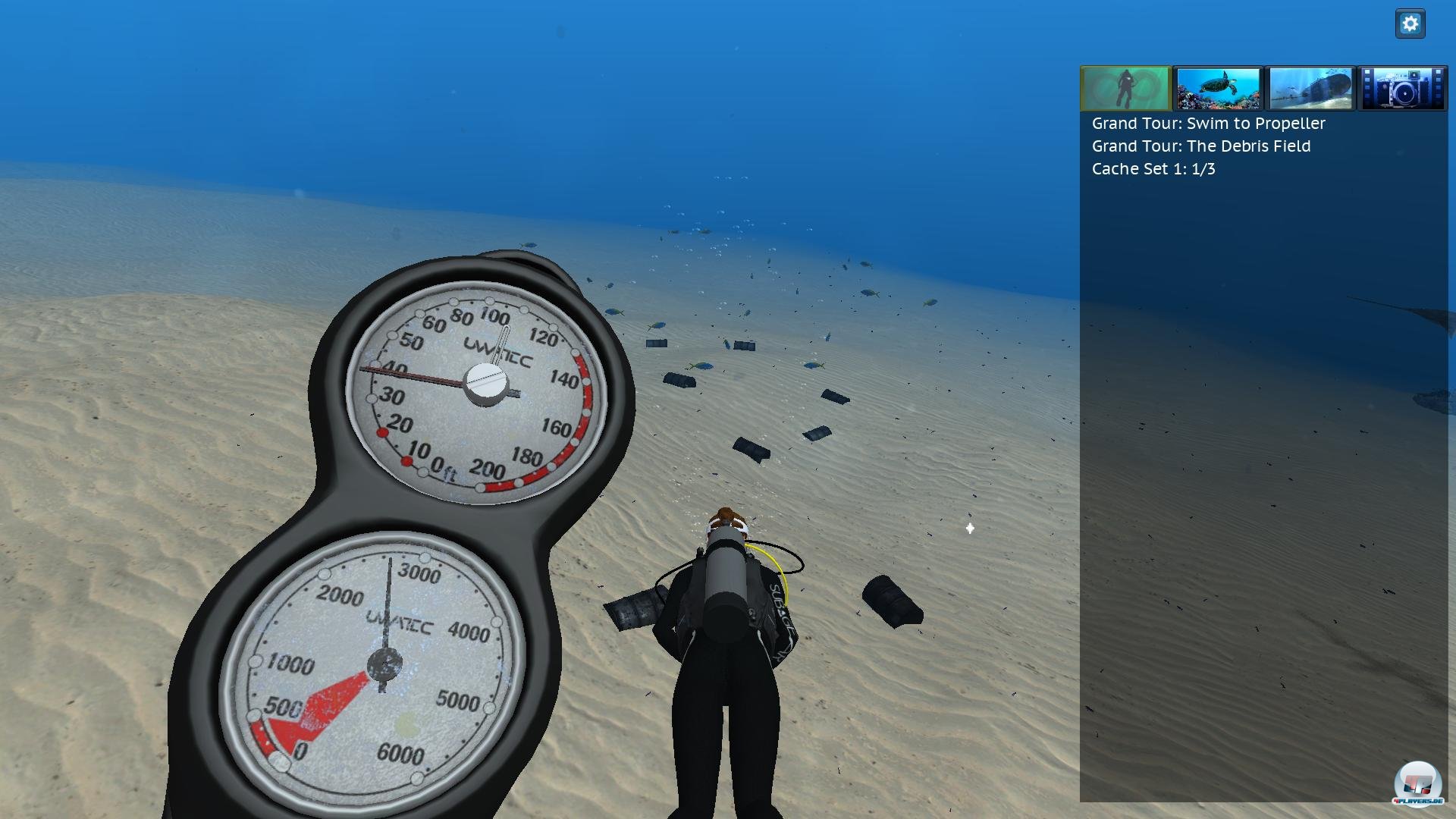
Task: Click the white crosshair marker on the seabed
Action: pos(969,529)
